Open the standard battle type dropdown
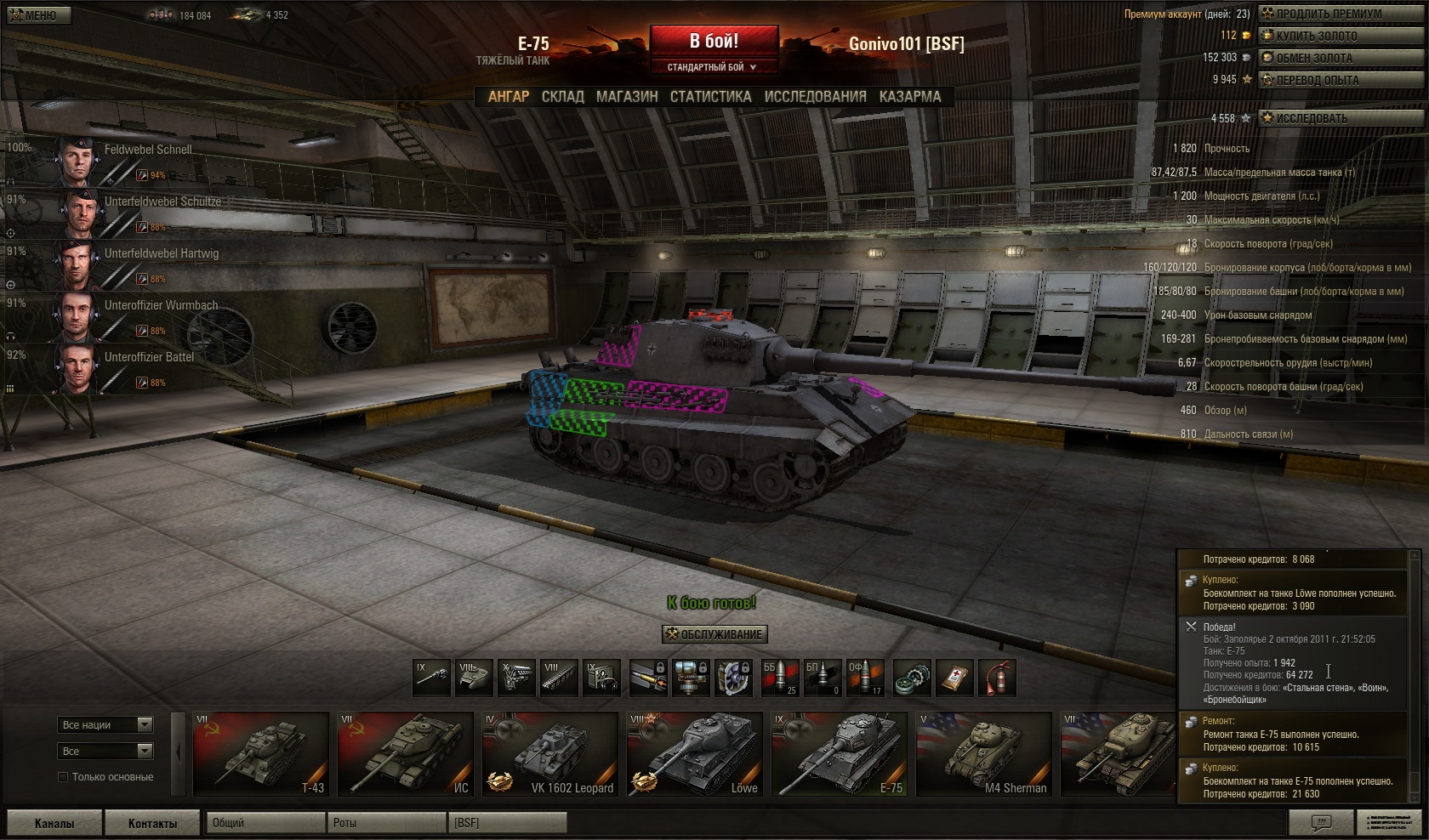 [x=713, y=67]
